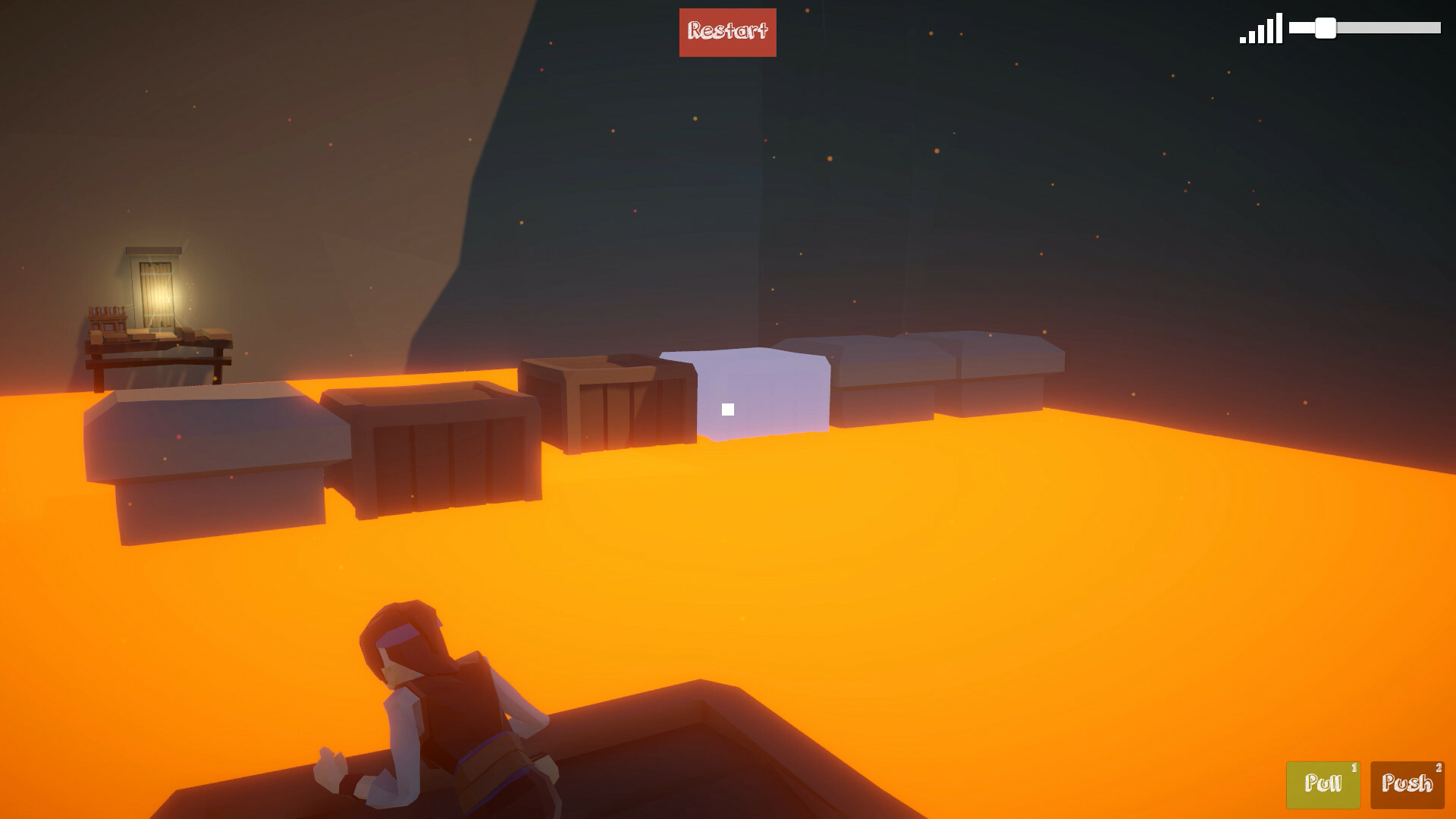Click the Restart banner at top center
The image size is (1456, 819).
click(x=727, y=32)
